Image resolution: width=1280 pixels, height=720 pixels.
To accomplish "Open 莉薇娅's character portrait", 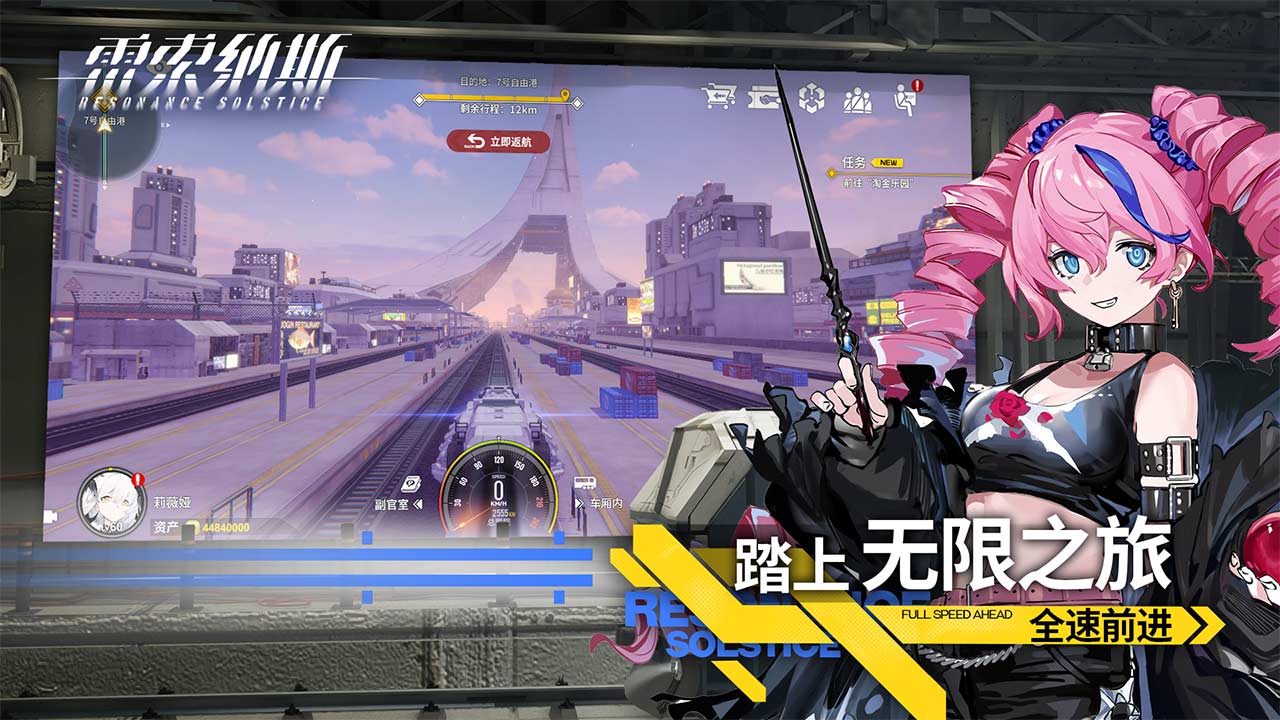I will tap(112, 502).
